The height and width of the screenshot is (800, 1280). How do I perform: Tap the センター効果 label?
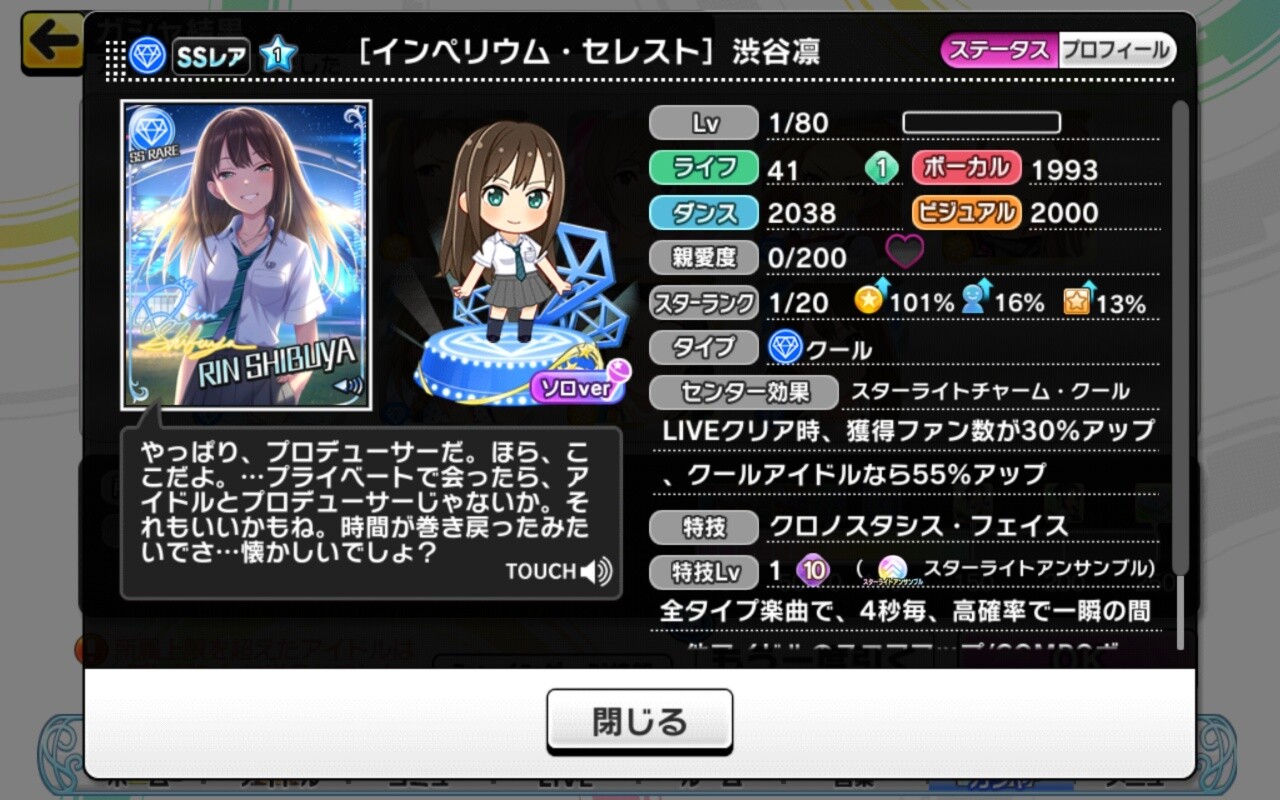[x=743, y=392]
